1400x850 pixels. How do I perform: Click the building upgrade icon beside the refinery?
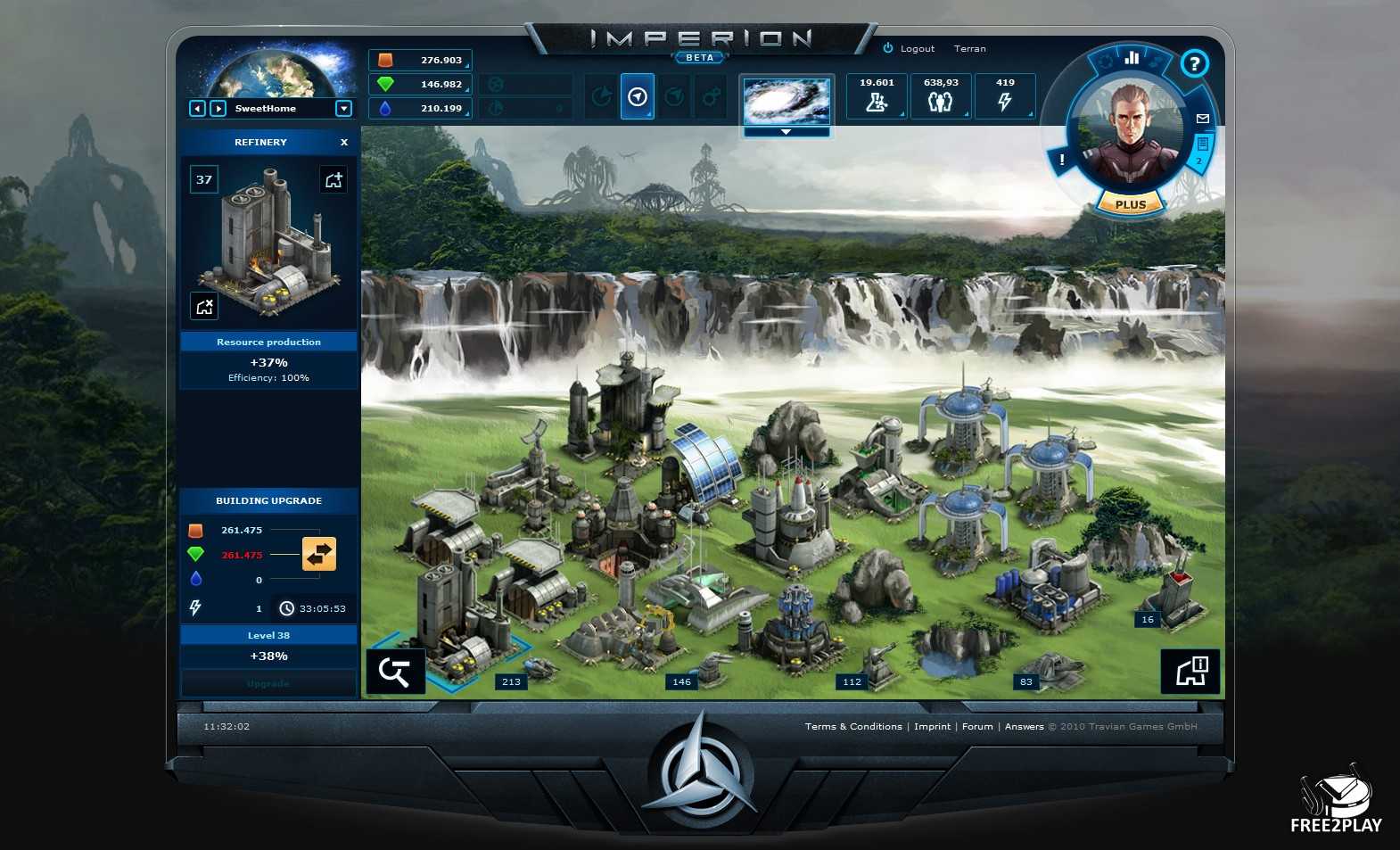334,180
